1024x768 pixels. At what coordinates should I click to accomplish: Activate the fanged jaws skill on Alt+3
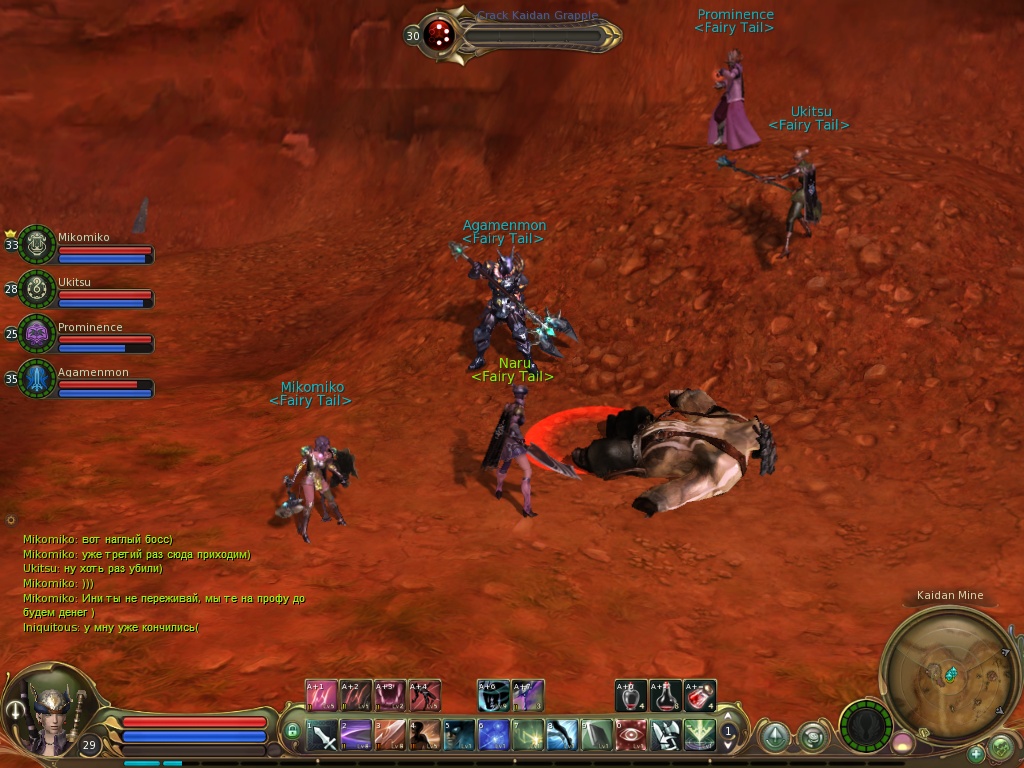(389, 695)
